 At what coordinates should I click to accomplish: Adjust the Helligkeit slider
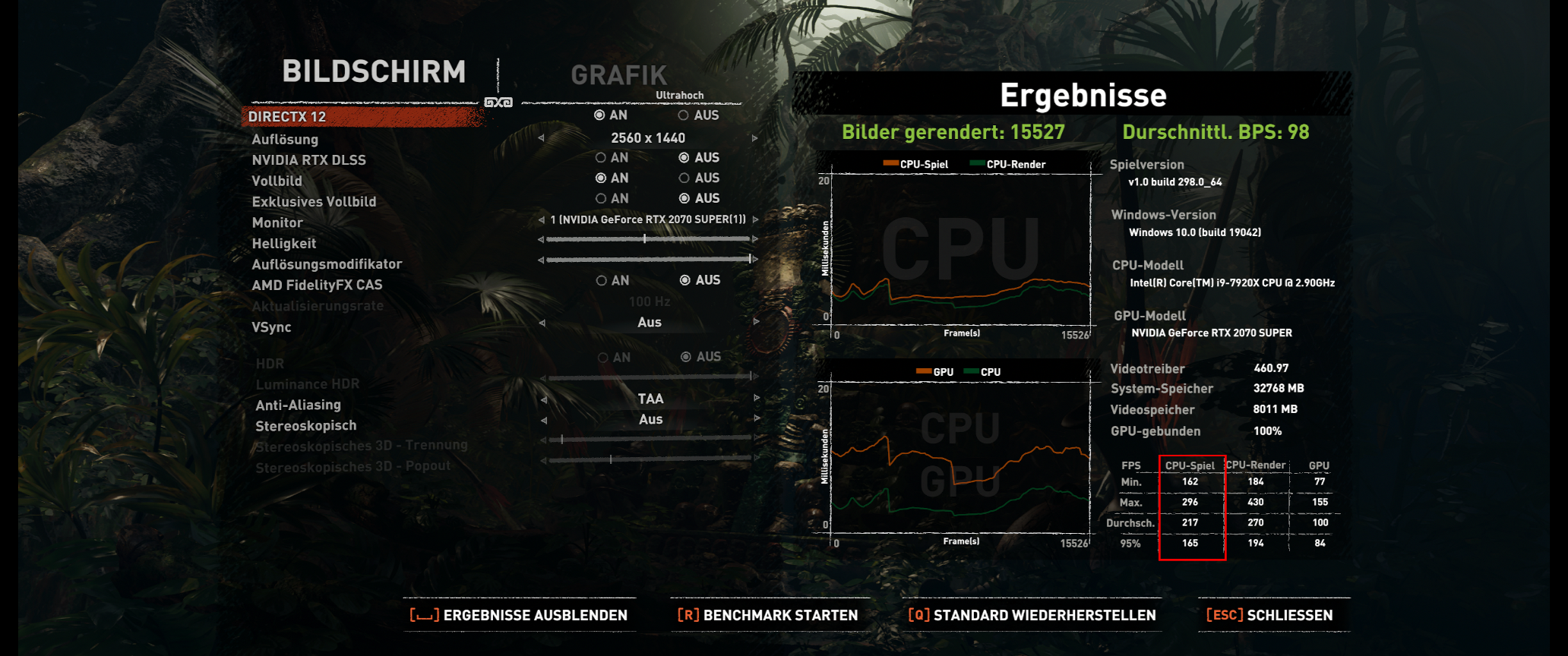coord(645,238)
